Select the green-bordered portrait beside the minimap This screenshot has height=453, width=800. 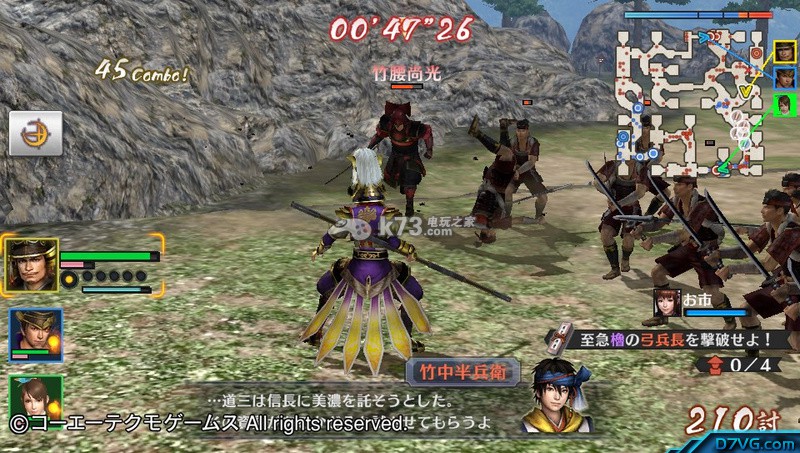tap(785, 103)
